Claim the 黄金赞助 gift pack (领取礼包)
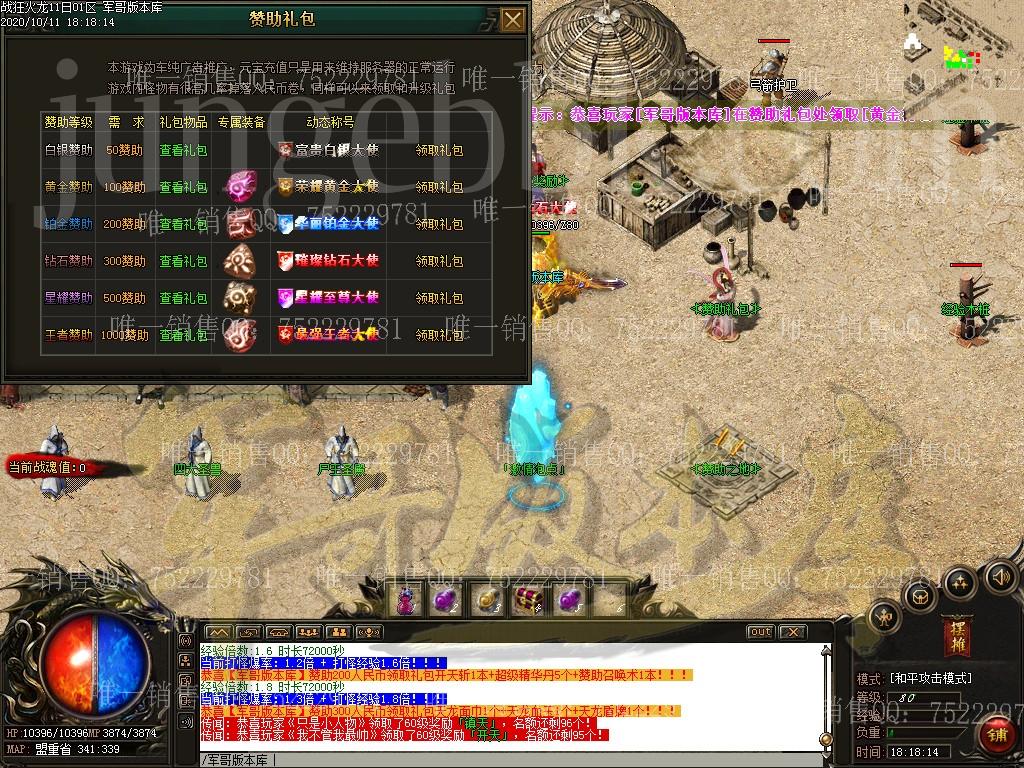Image resolution: width=1024 pixels, height=768 pixels. point(439,188)
